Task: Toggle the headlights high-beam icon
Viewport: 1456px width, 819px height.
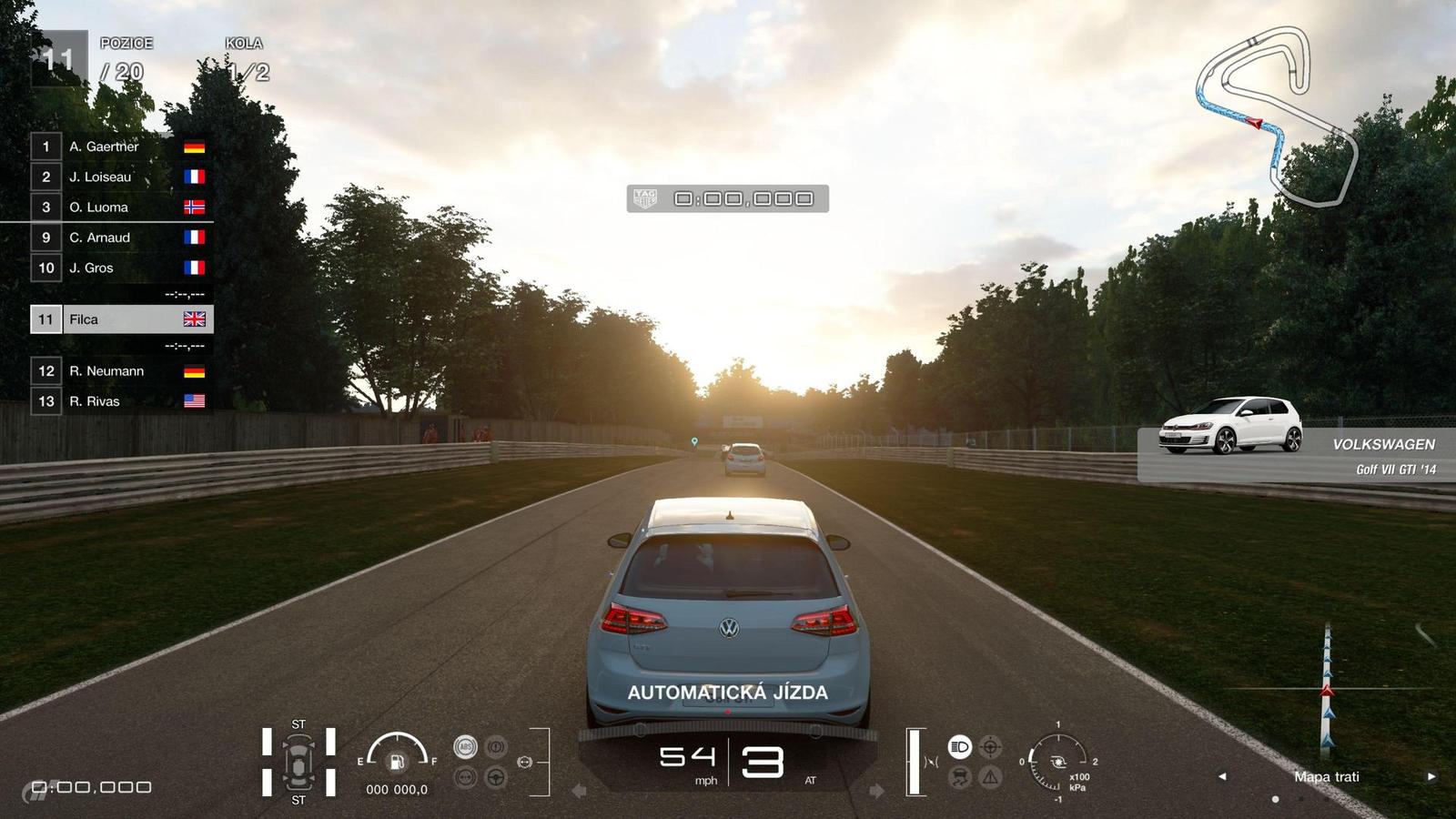Action: point(960,747)
